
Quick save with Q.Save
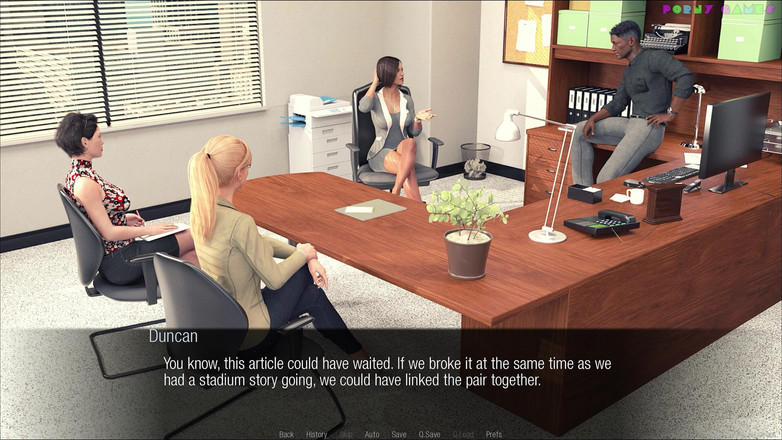point(429,434)
